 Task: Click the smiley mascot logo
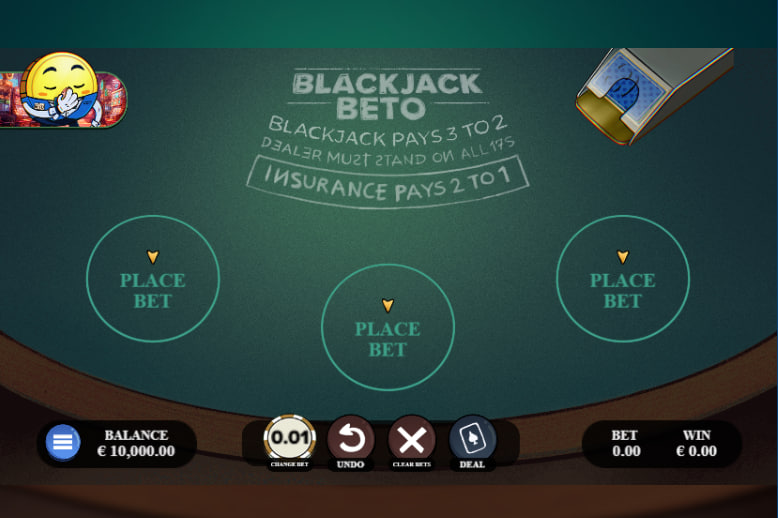[62, 91]
